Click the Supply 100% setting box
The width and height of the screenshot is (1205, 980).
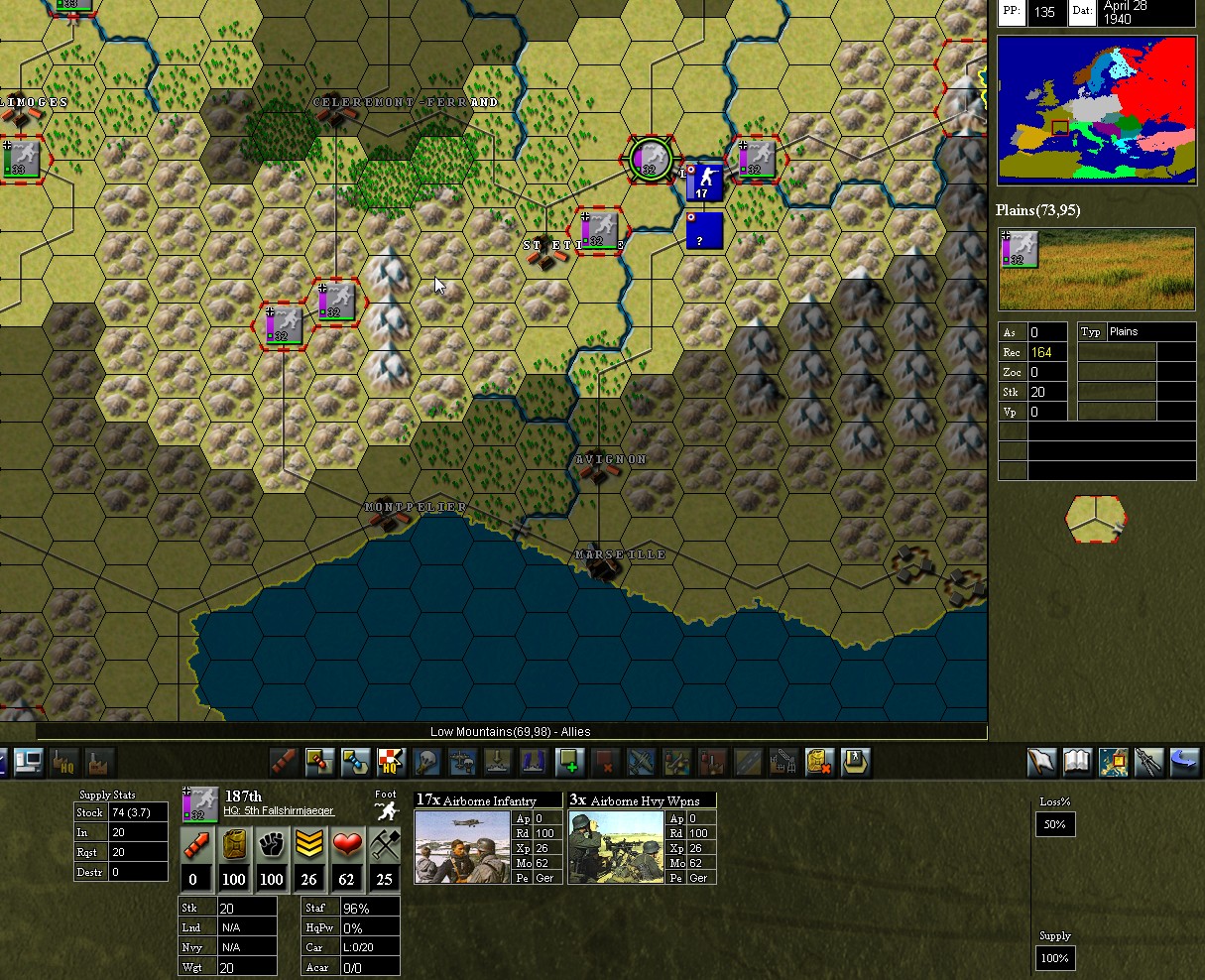(1055, 958)
